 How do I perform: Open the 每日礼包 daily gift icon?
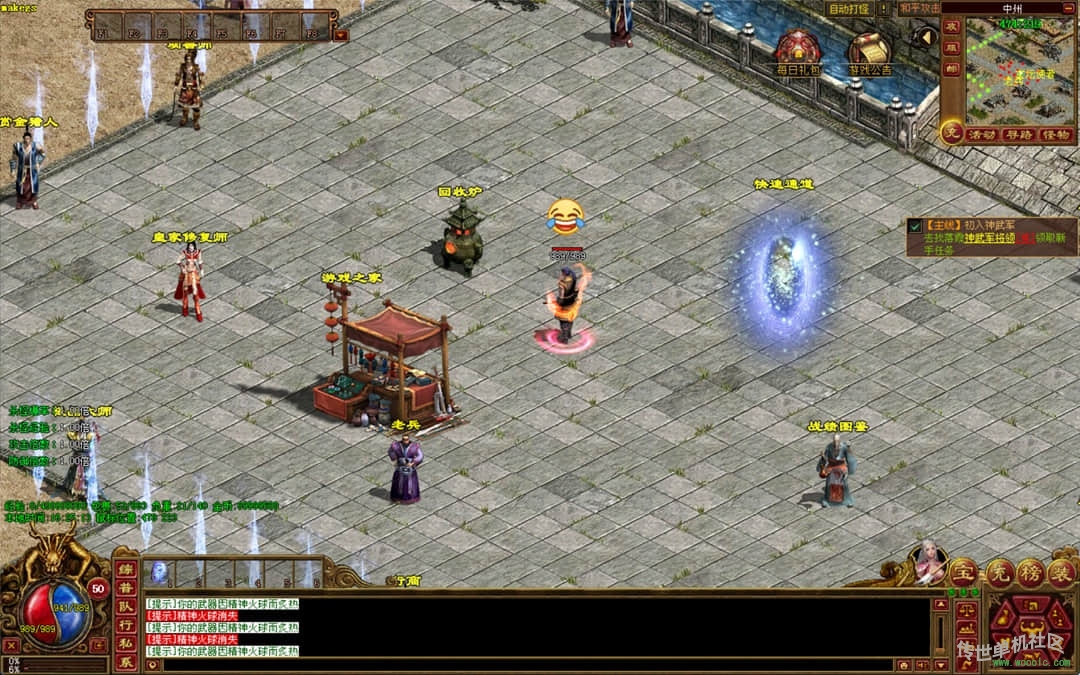(797, 50)
